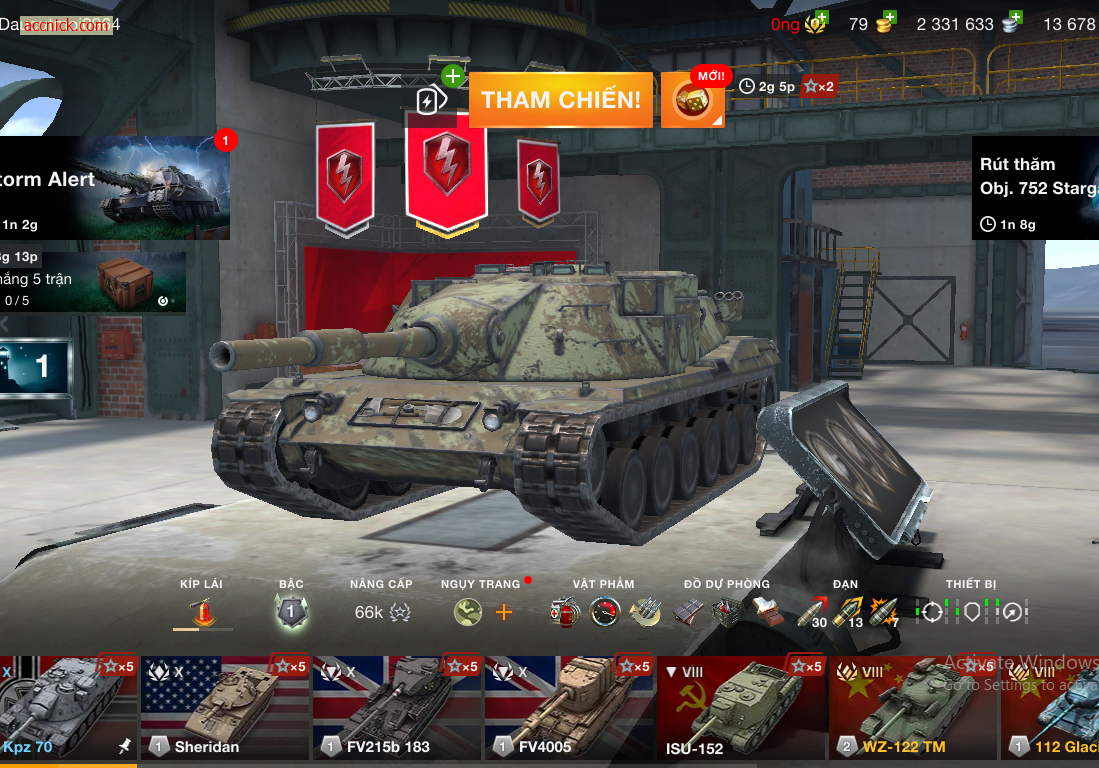
Task: Open the provisions (ĐỒ DỰ PHÒNG) slots
Action: click(x=727, y=611)
